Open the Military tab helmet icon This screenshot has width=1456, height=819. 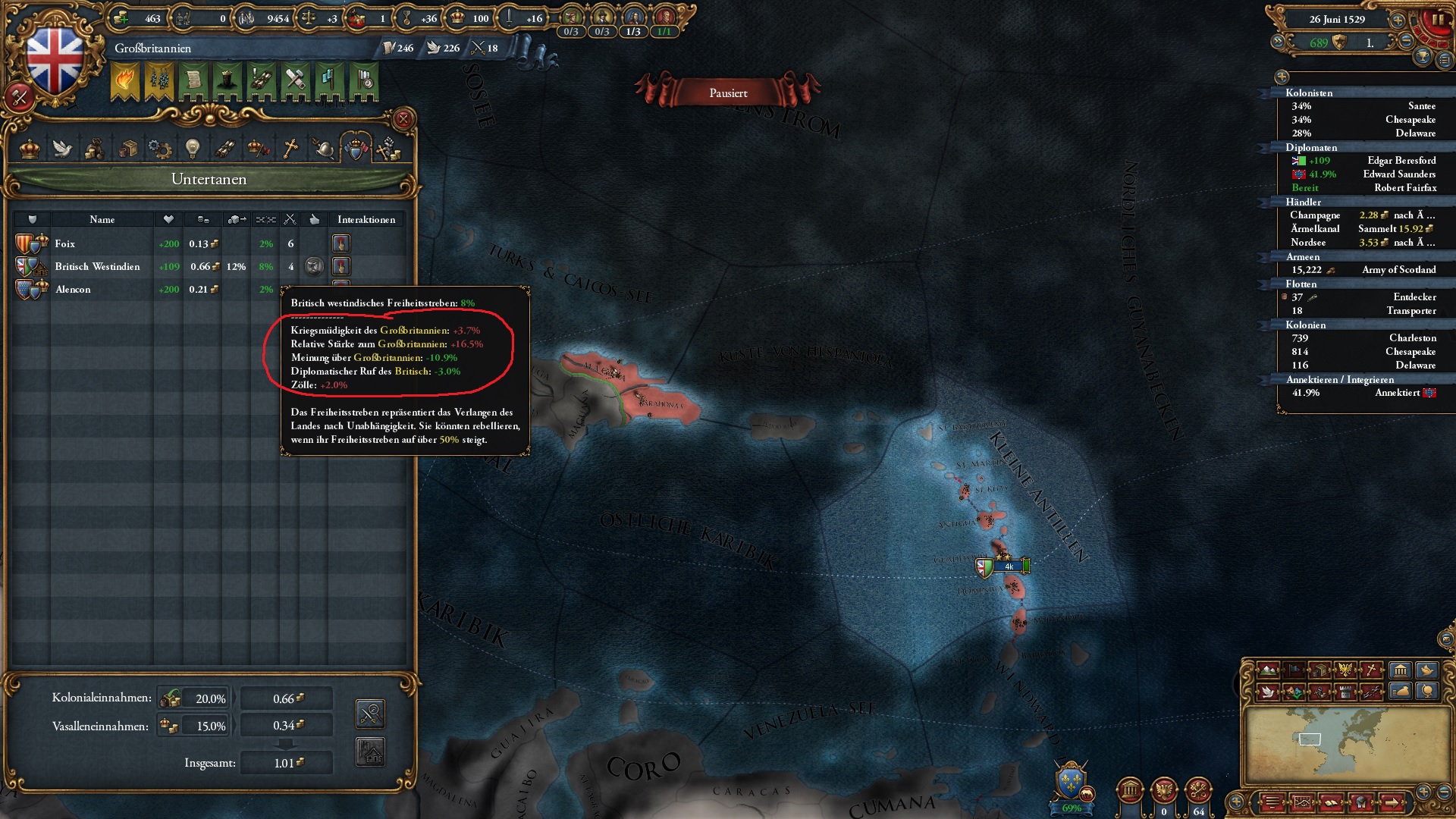[x=323, y=149]
